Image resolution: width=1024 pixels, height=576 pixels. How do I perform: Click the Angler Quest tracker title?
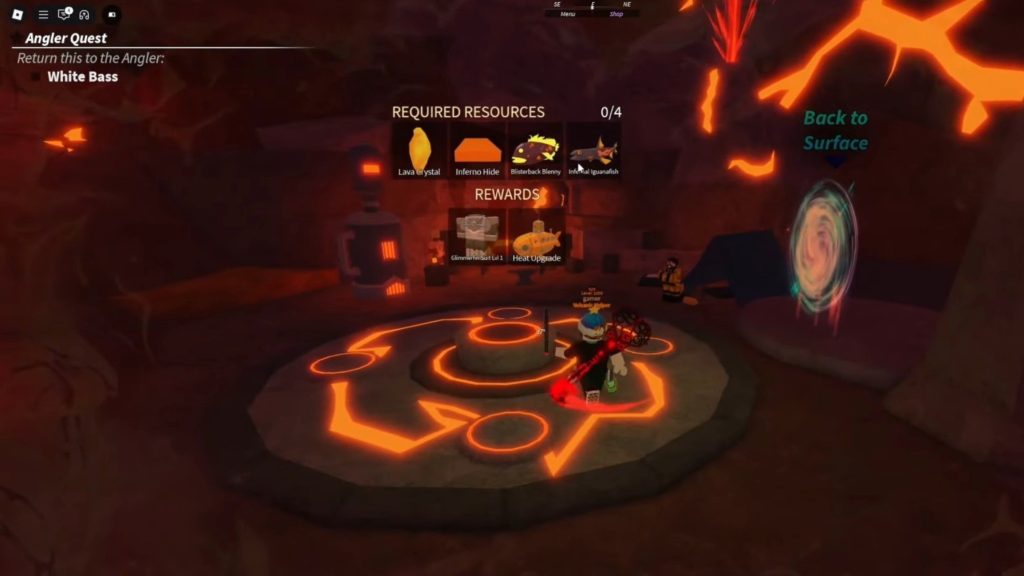click(x=66, y=38)
